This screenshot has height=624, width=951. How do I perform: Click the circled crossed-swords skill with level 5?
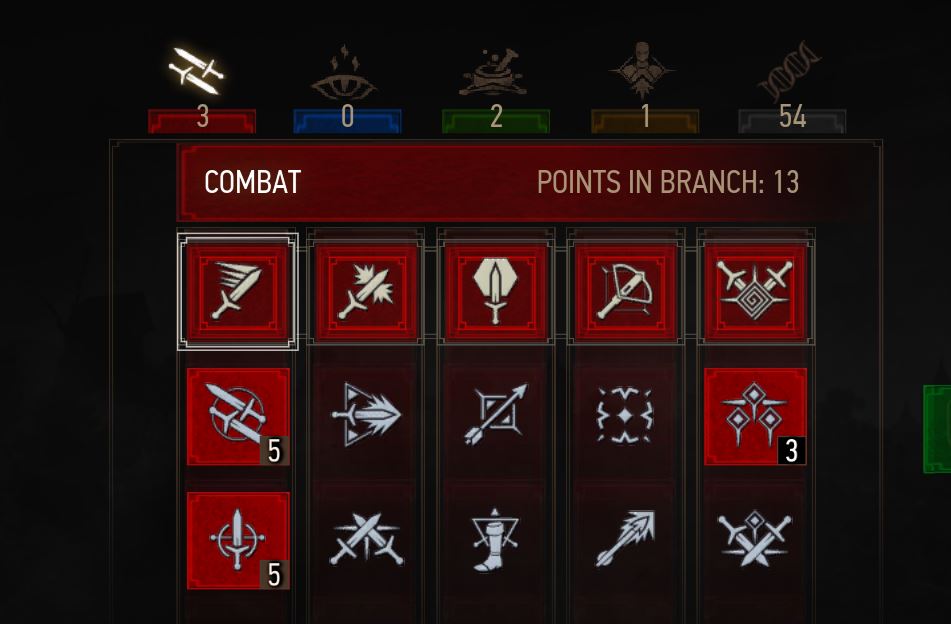tap(238, 416)
